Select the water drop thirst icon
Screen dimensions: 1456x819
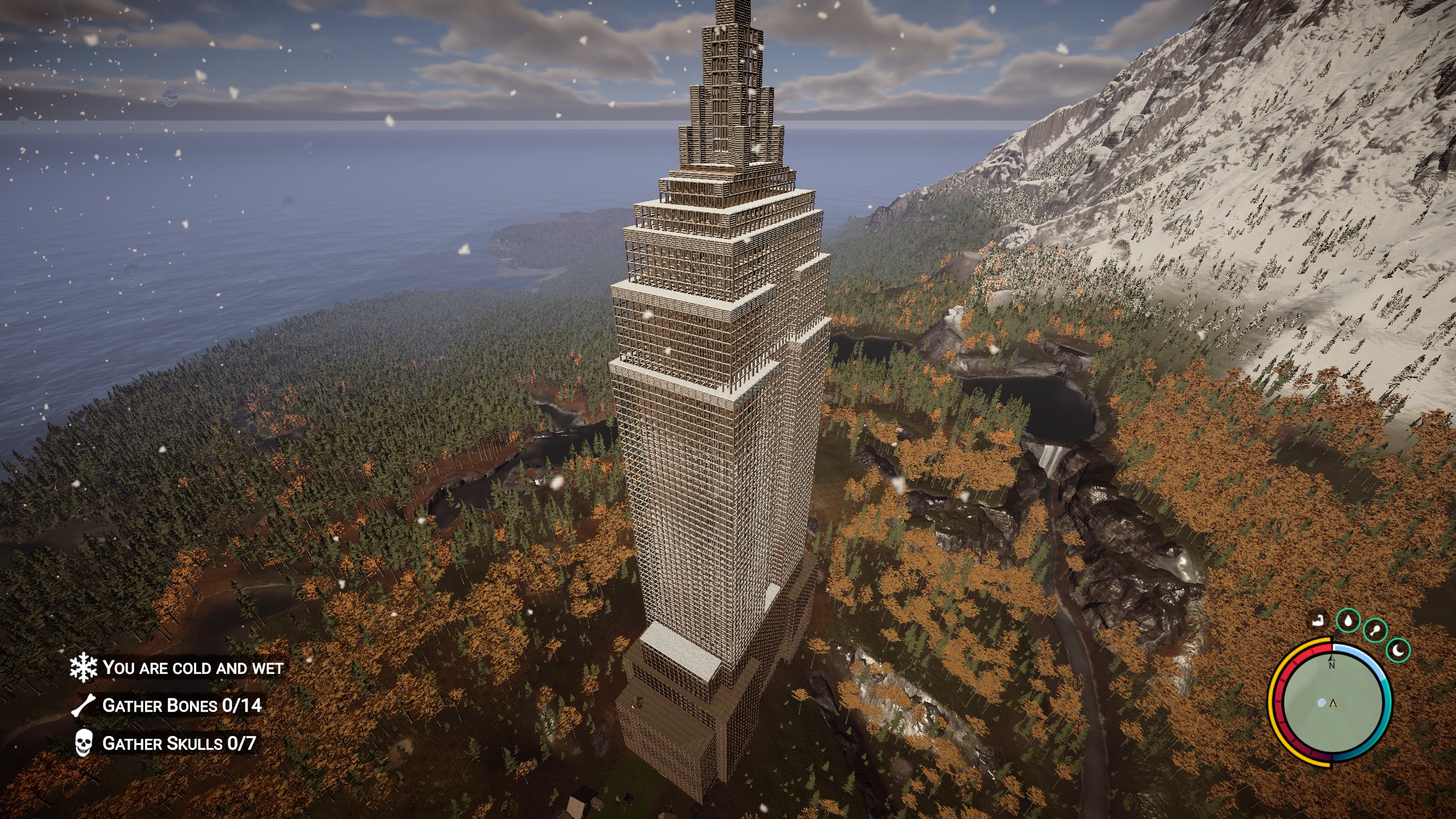pos(1347,621)
